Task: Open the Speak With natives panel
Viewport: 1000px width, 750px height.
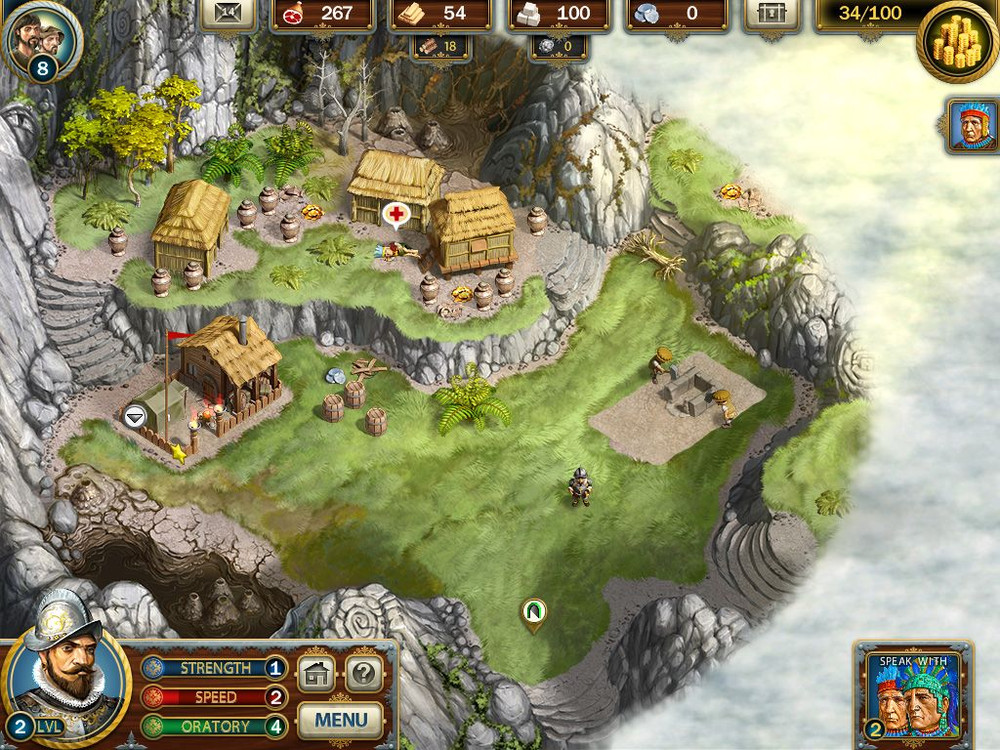Action: pos(911,697)
